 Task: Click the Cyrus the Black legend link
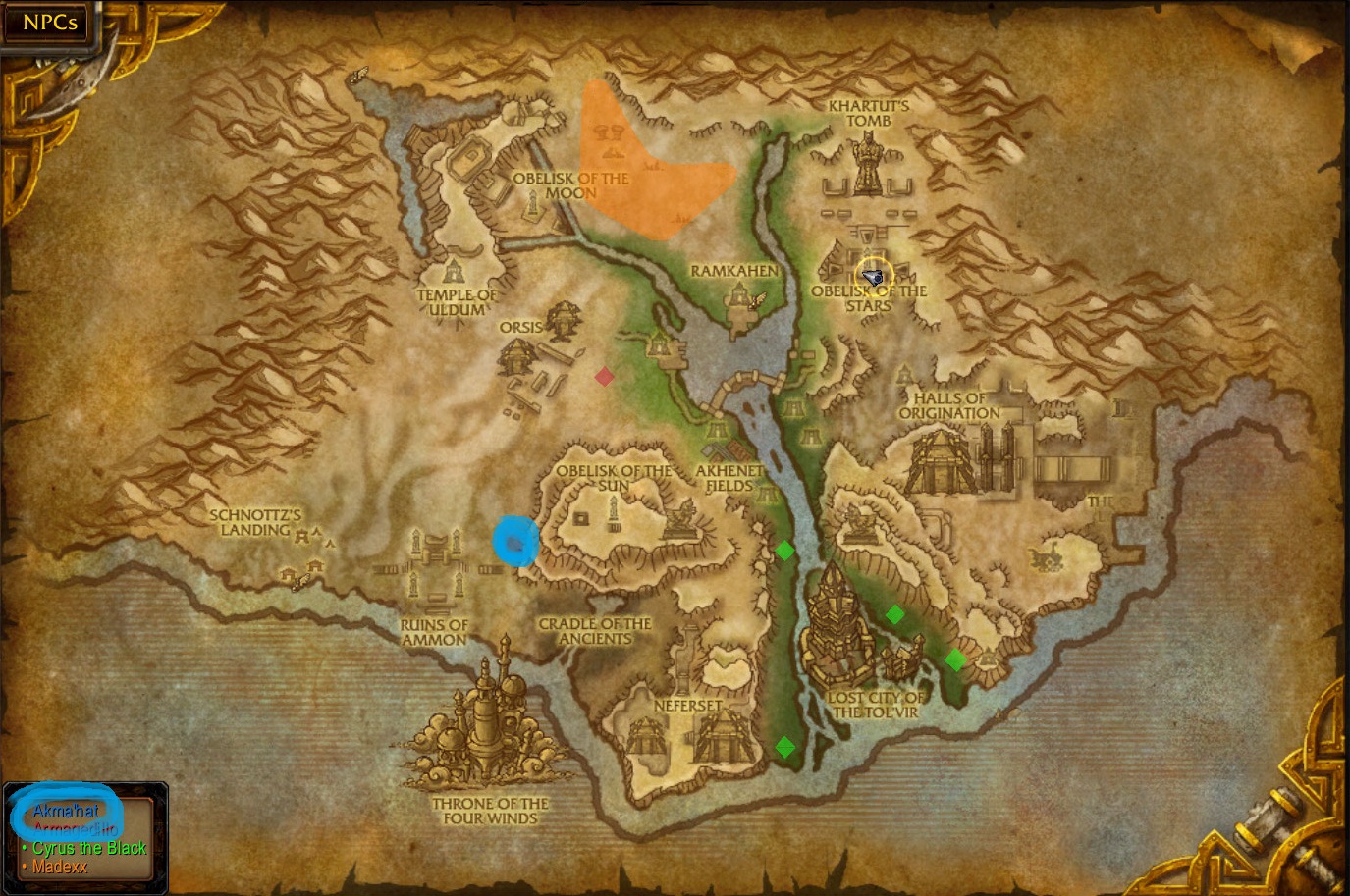tap(92, 848)
